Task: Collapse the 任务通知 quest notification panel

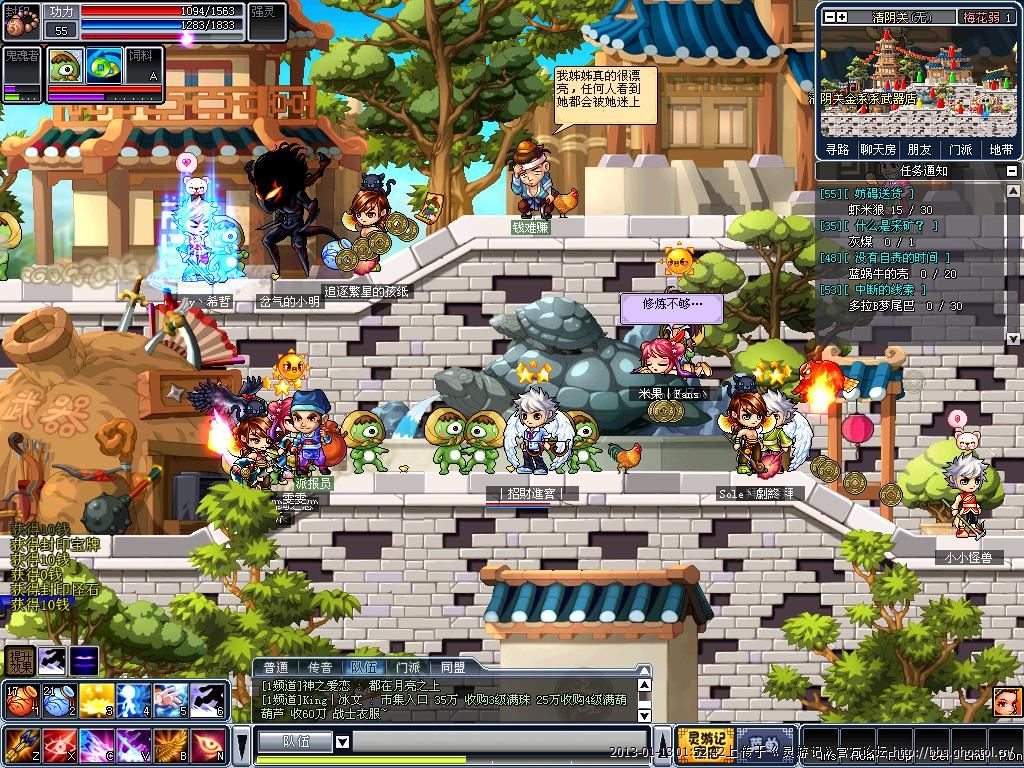Action: (x=1013, y=171)
